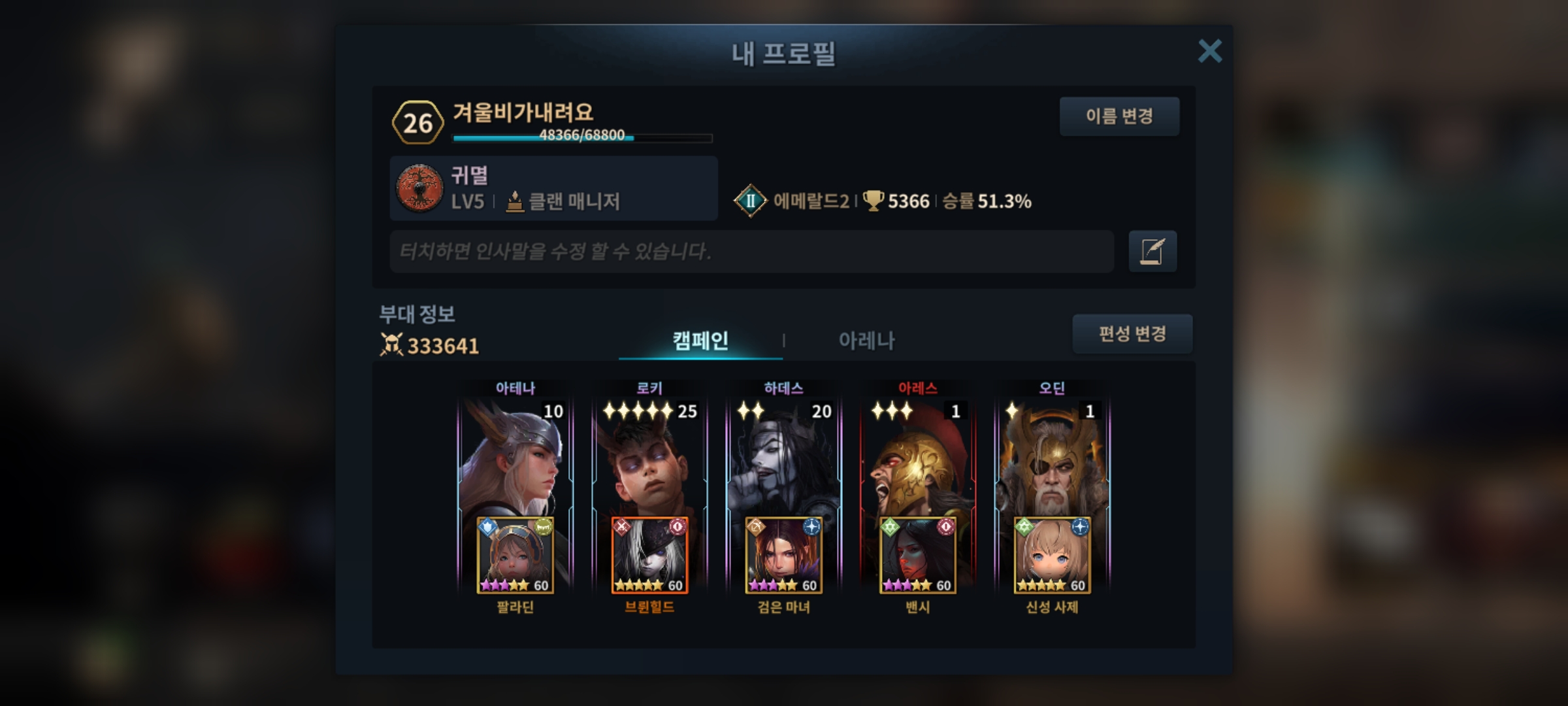The height and width of the screenshot is (706, 1568).
Task: Select the 오딘 commander card
Action: (1052, 458)
